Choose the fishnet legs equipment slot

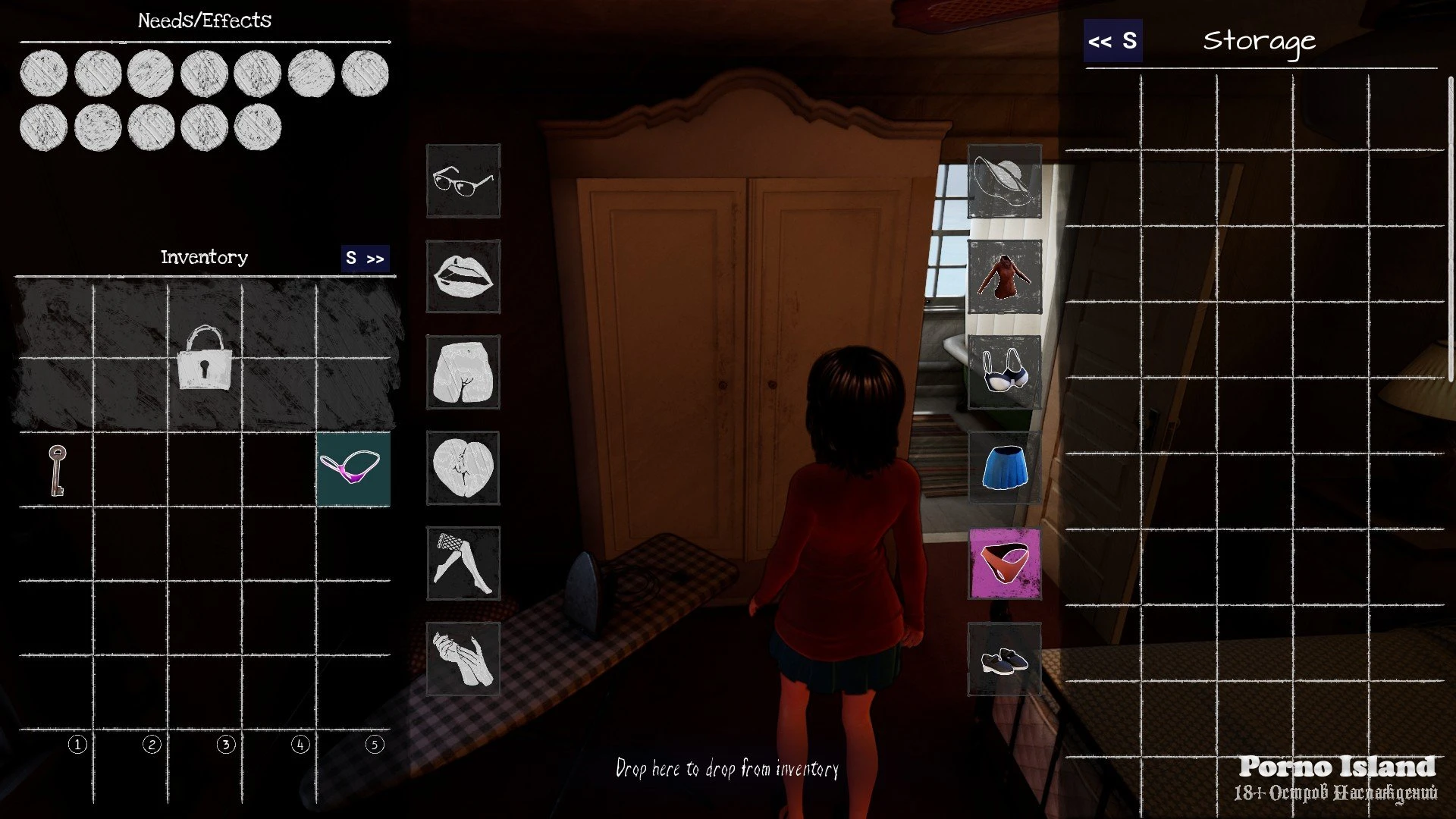click(463, 563)
